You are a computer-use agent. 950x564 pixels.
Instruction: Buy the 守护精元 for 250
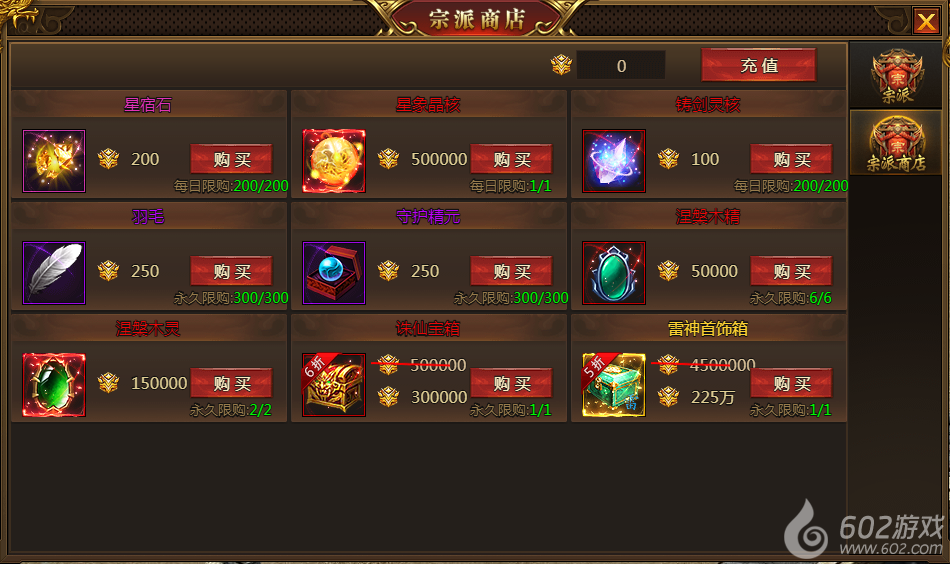pos(511,271)
